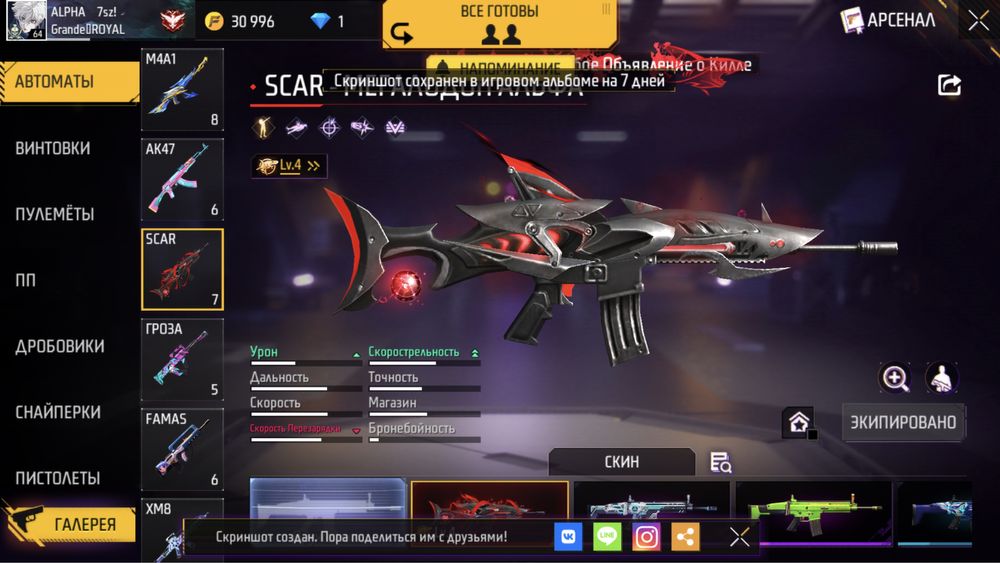Share screenshot to Instagram
This screenshot has width=1000, height=563.
647,537
